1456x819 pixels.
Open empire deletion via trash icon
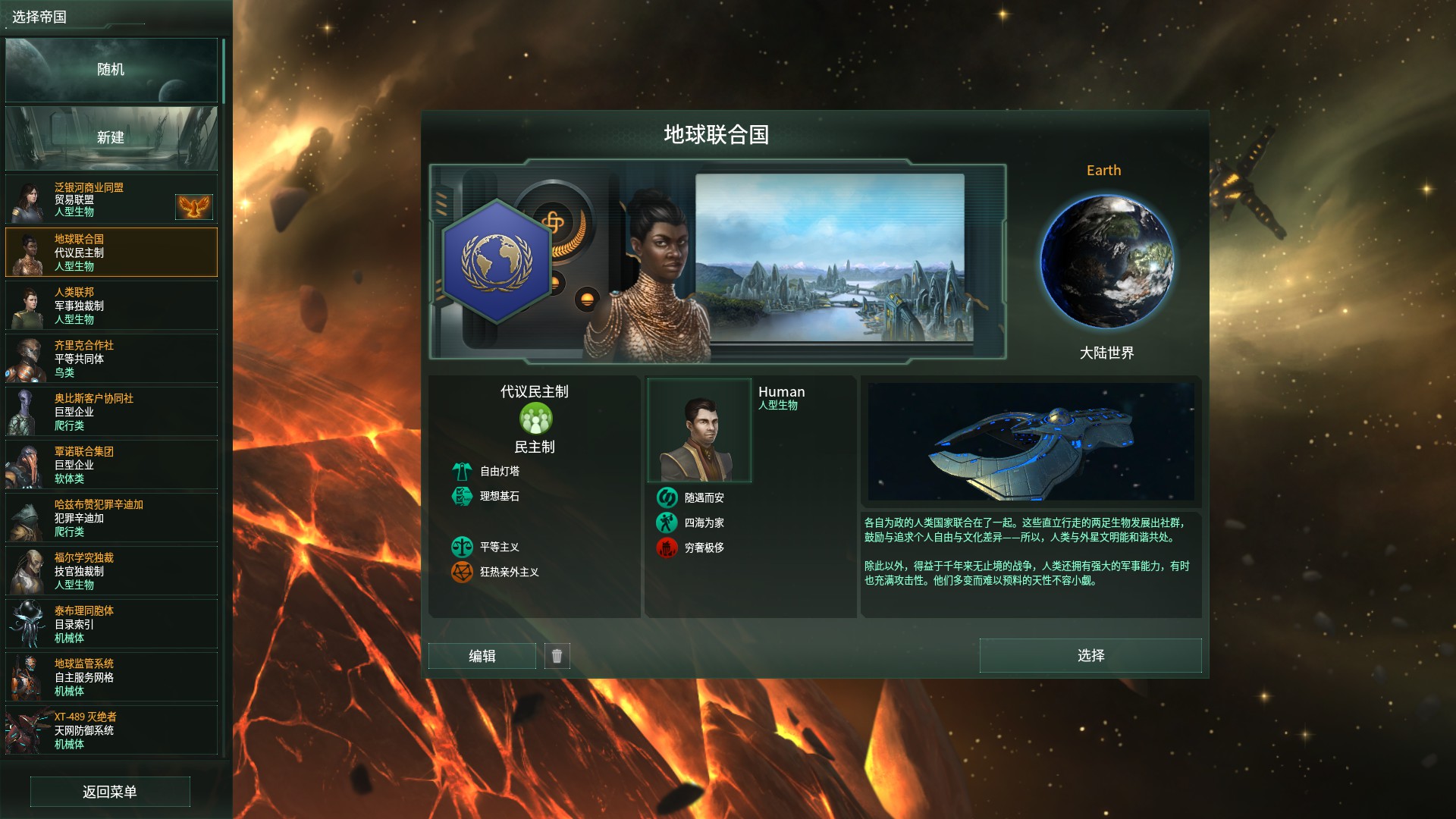coord(558,656)
